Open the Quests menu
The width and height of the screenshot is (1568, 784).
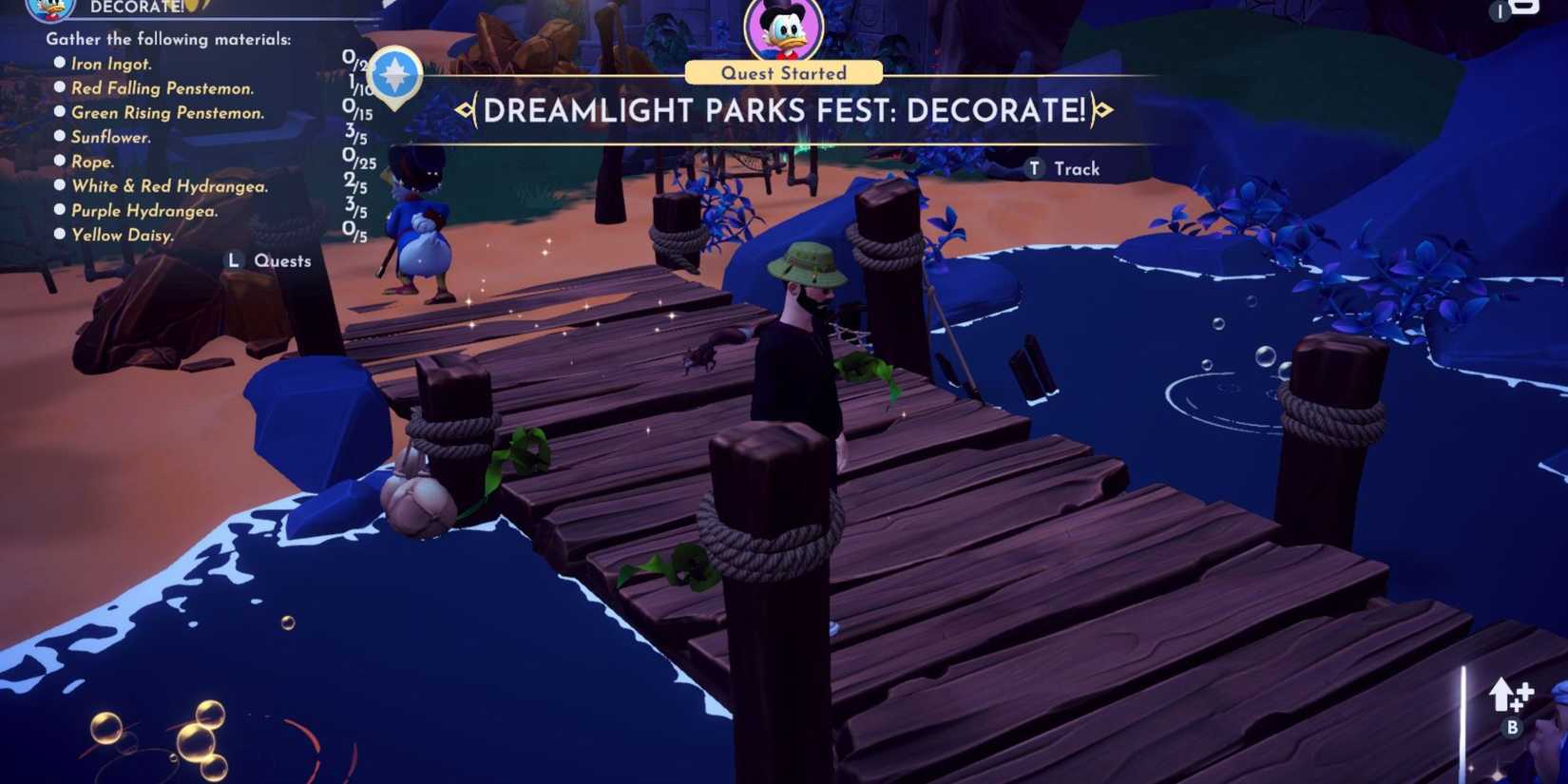tap(269, 259)
